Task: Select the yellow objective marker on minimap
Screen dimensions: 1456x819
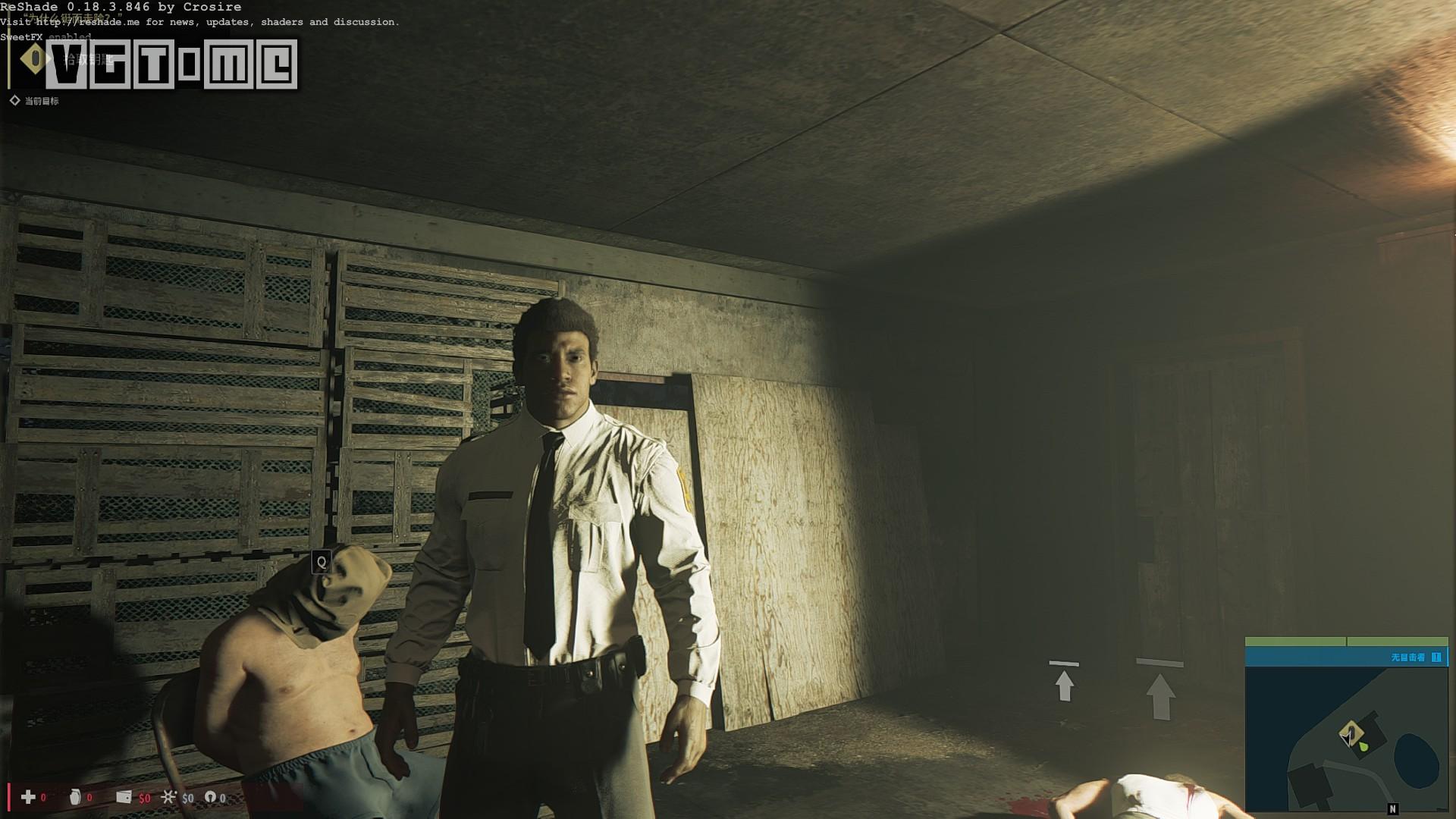Action: 1350,733
